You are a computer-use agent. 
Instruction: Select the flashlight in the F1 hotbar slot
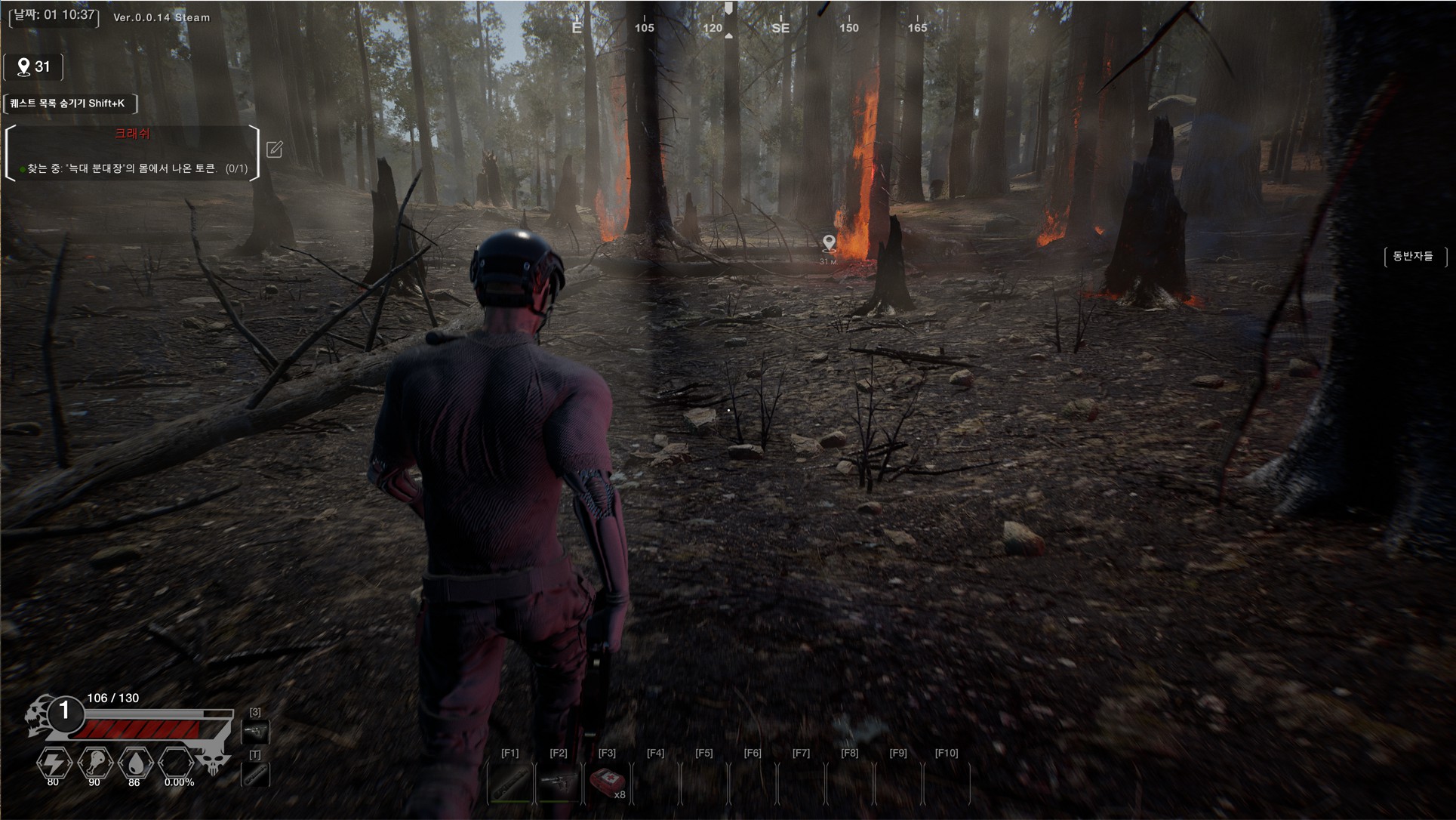511,783
